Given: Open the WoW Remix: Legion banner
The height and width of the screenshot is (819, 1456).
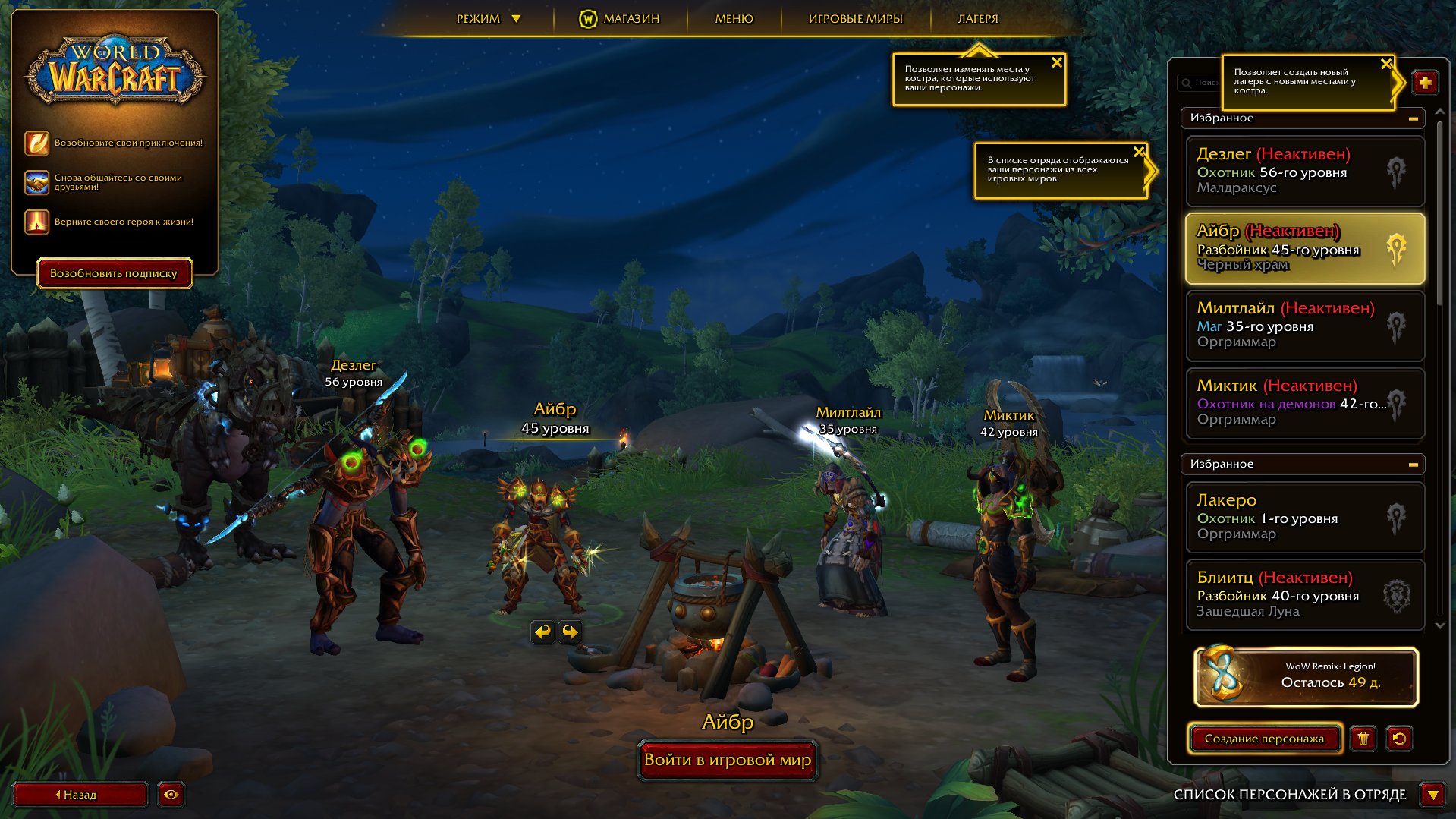Looking at the screenshot, I should [1305, 676].
